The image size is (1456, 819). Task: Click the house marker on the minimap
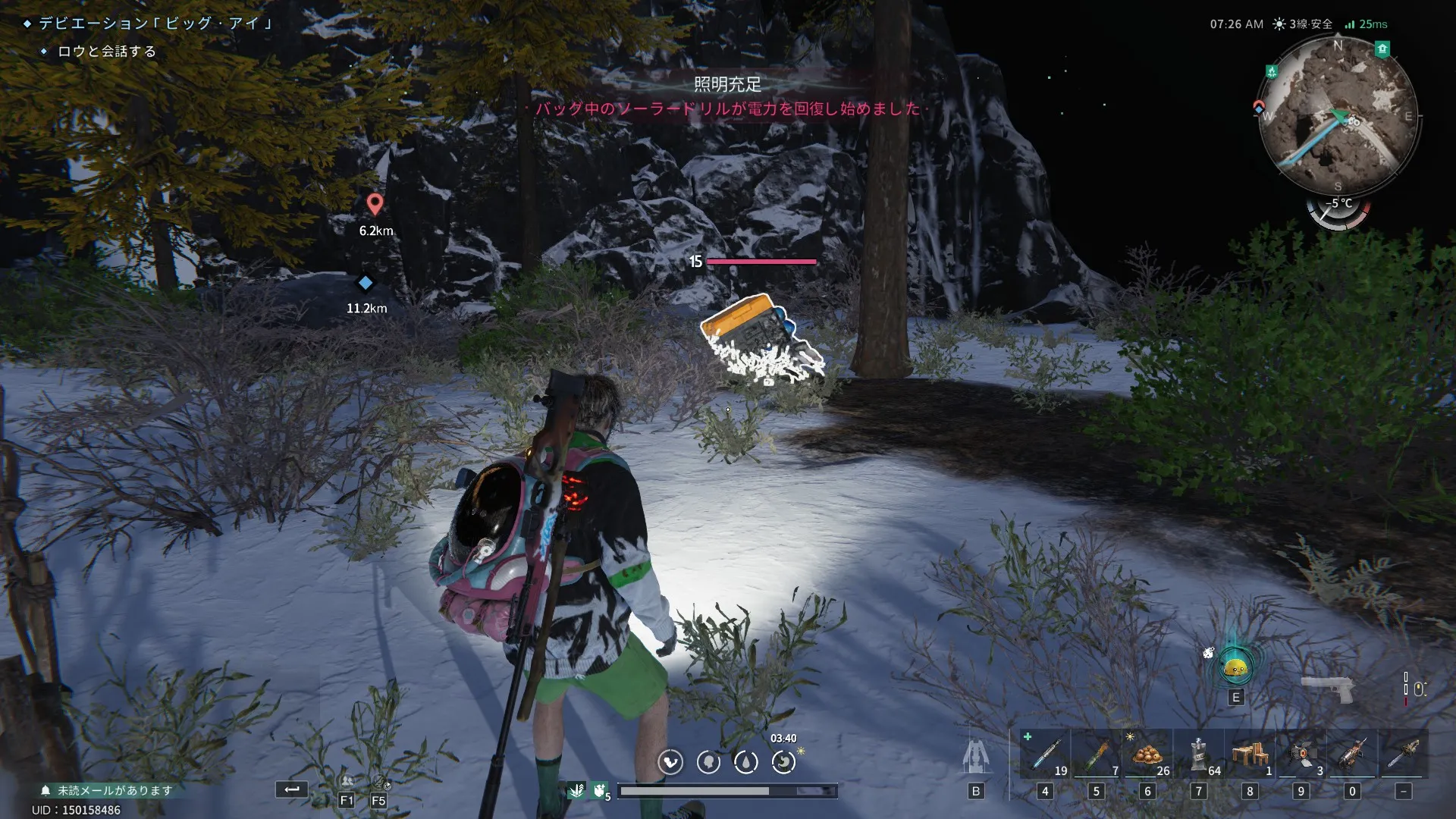pyautogui.click(x=1382, y=49)
